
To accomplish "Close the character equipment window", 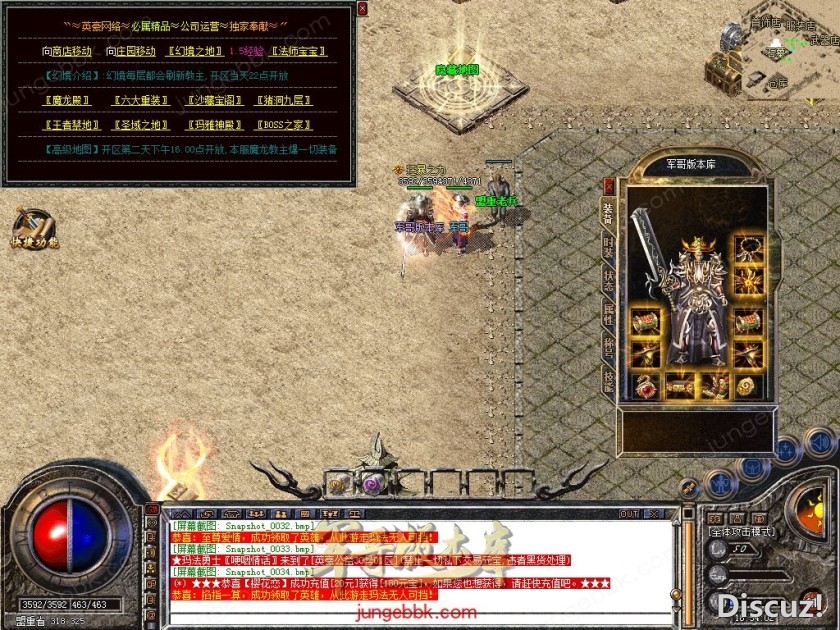I will click(609, 185).
